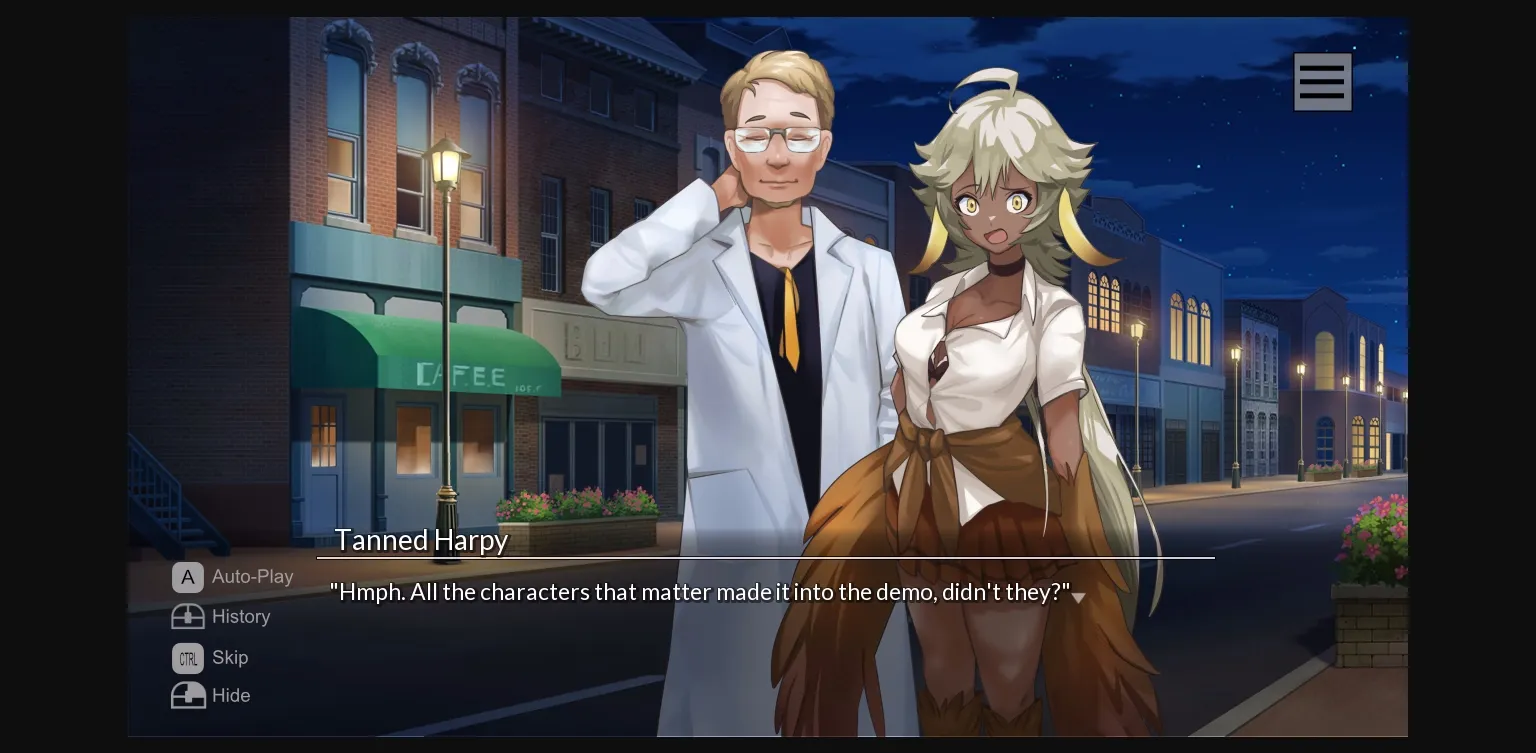Click the Auto-Play label
The image size is (1536, 753).
(252, 577)
